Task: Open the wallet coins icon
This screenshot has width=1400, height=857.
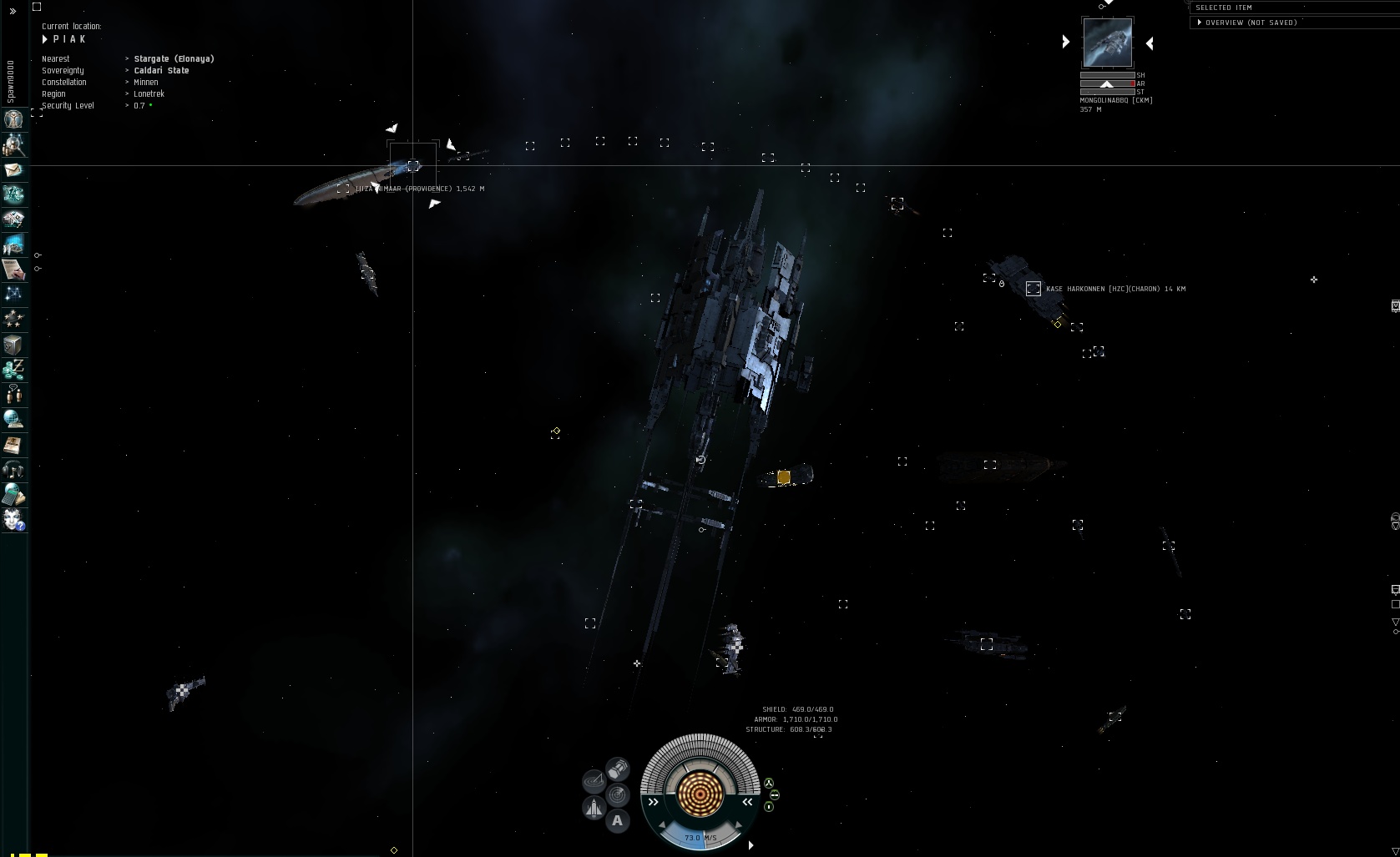Action: [13, 369]
